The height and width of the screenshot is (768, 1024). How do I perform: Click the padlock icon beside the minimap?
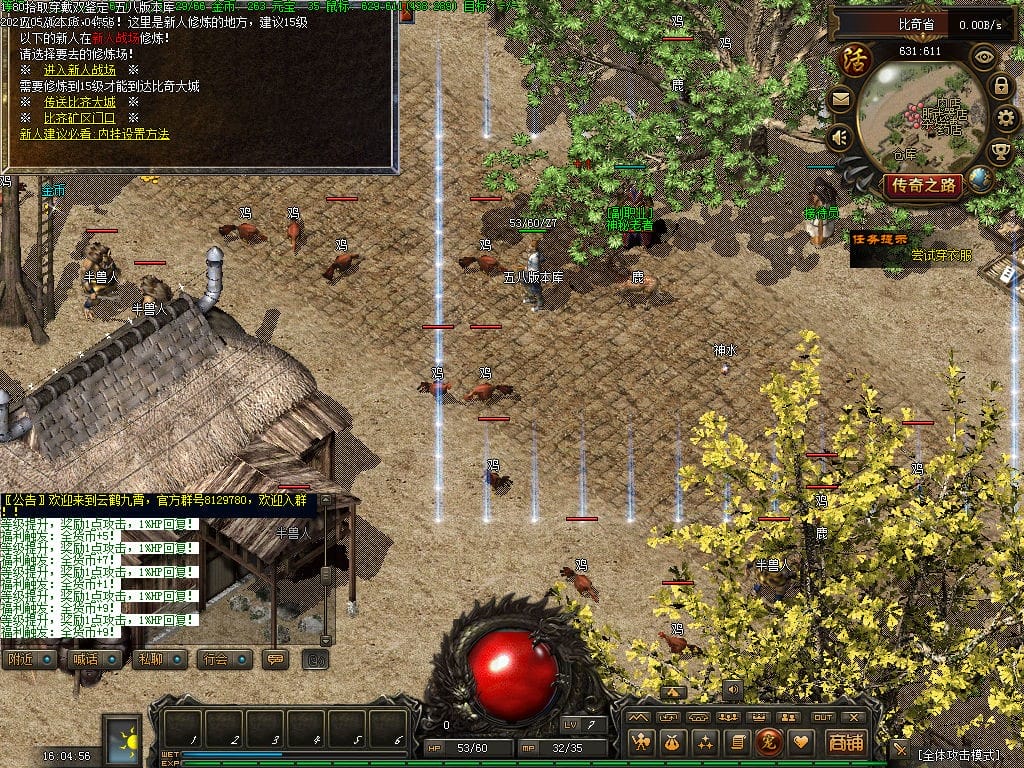(x=1000, y=87)
